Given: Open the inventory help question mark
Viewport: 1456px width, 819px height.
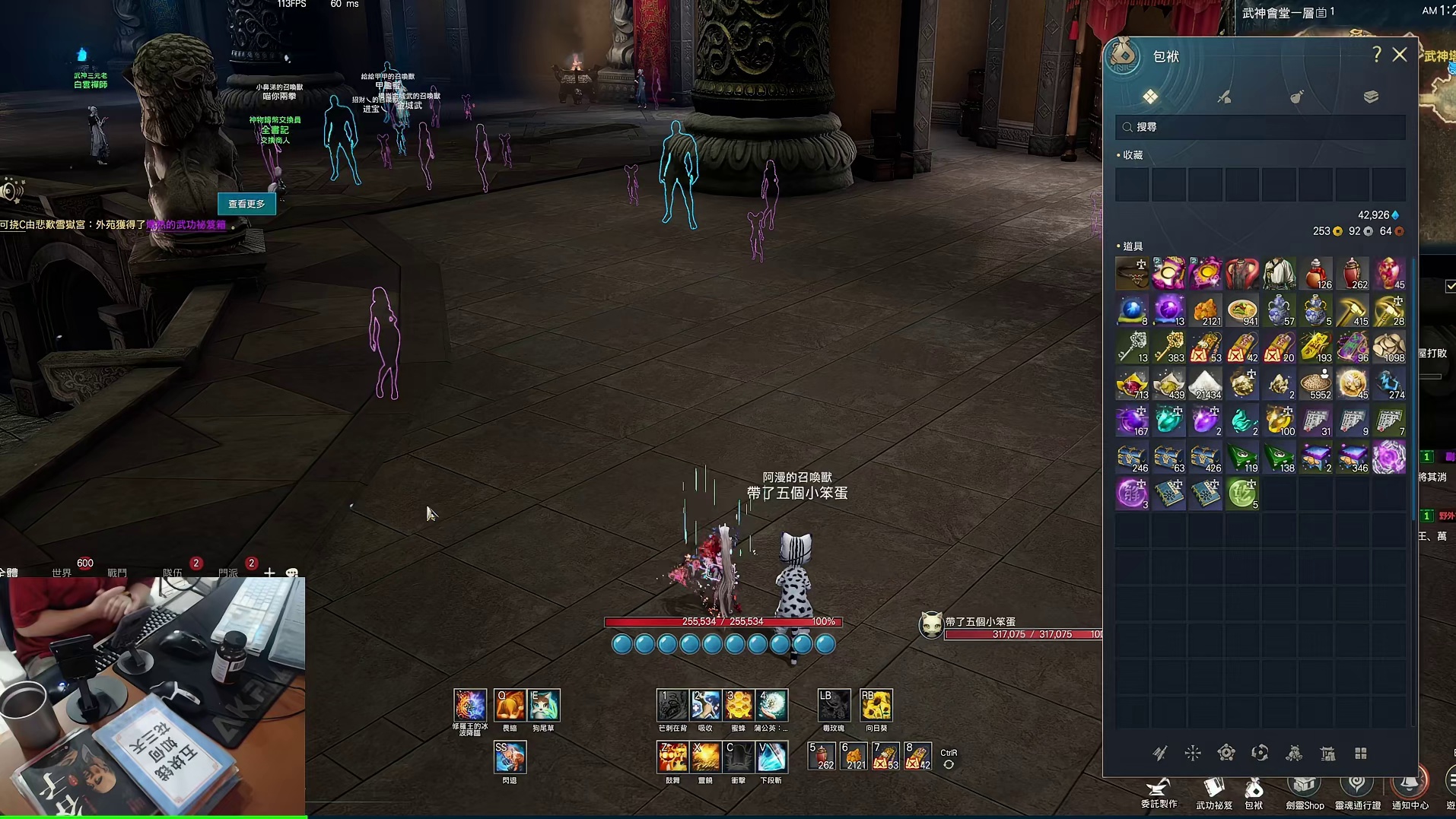Looking at the screenshot, I should (x=1376, y=55).
